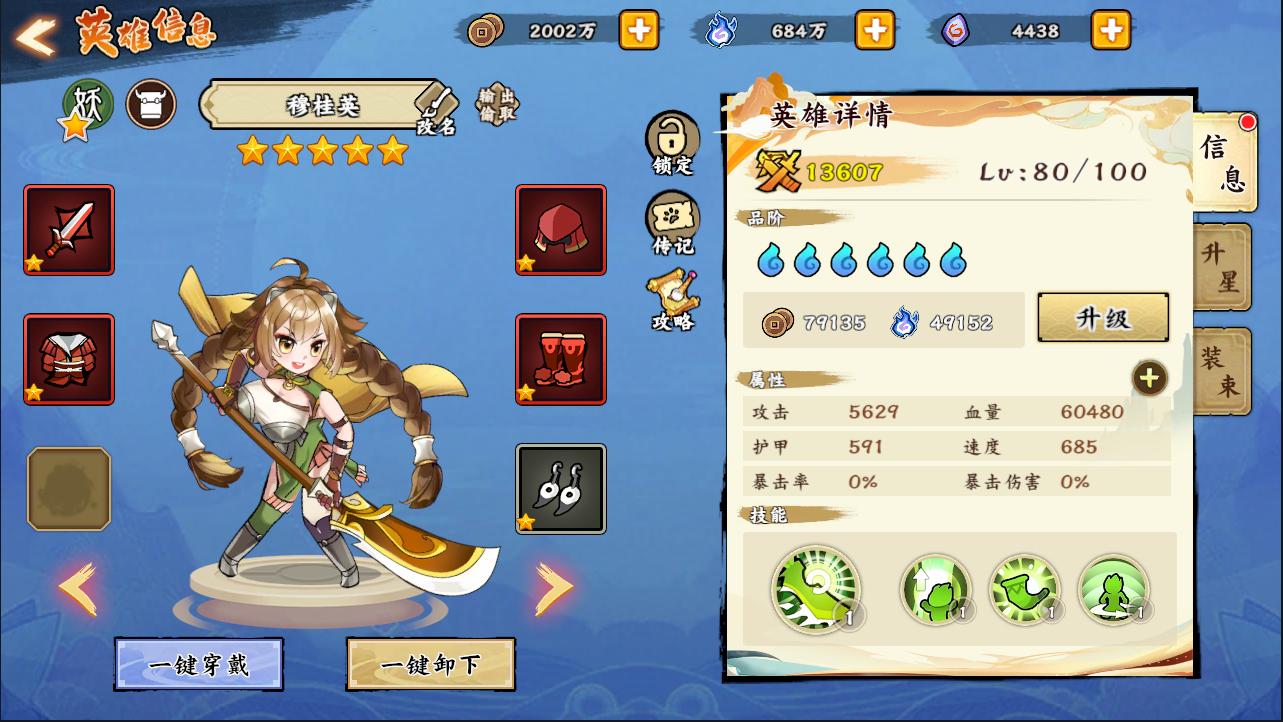Viewport: 1283px width, 722px height.
Task: Switch to the 升星 star-up tab
Action: 1221,267
